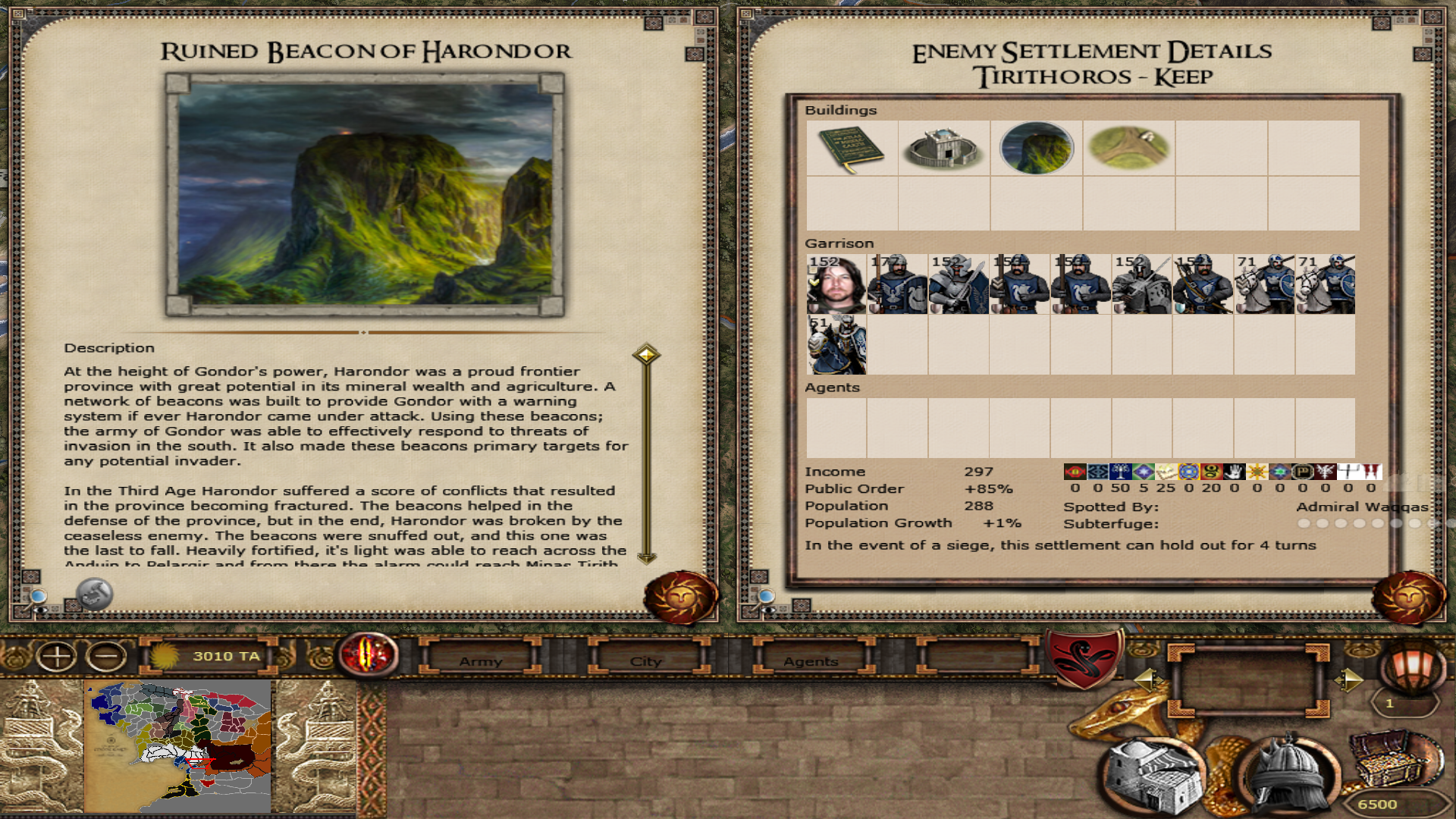Screen dimensions: 1456x819
Task: Click the description scroll-down arrow
Action: 646,559
